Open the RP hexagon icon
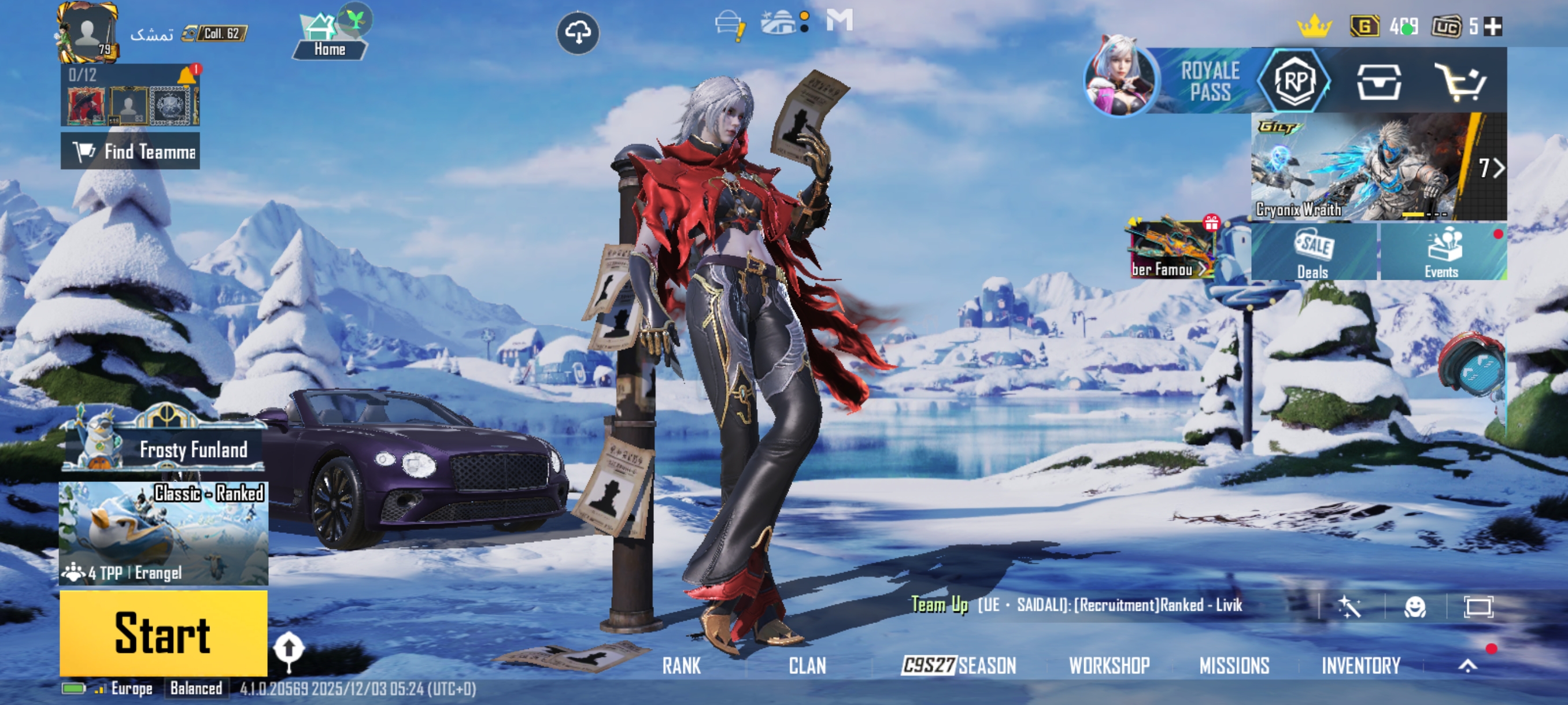1568x705 pixels. click(1295, 81)
